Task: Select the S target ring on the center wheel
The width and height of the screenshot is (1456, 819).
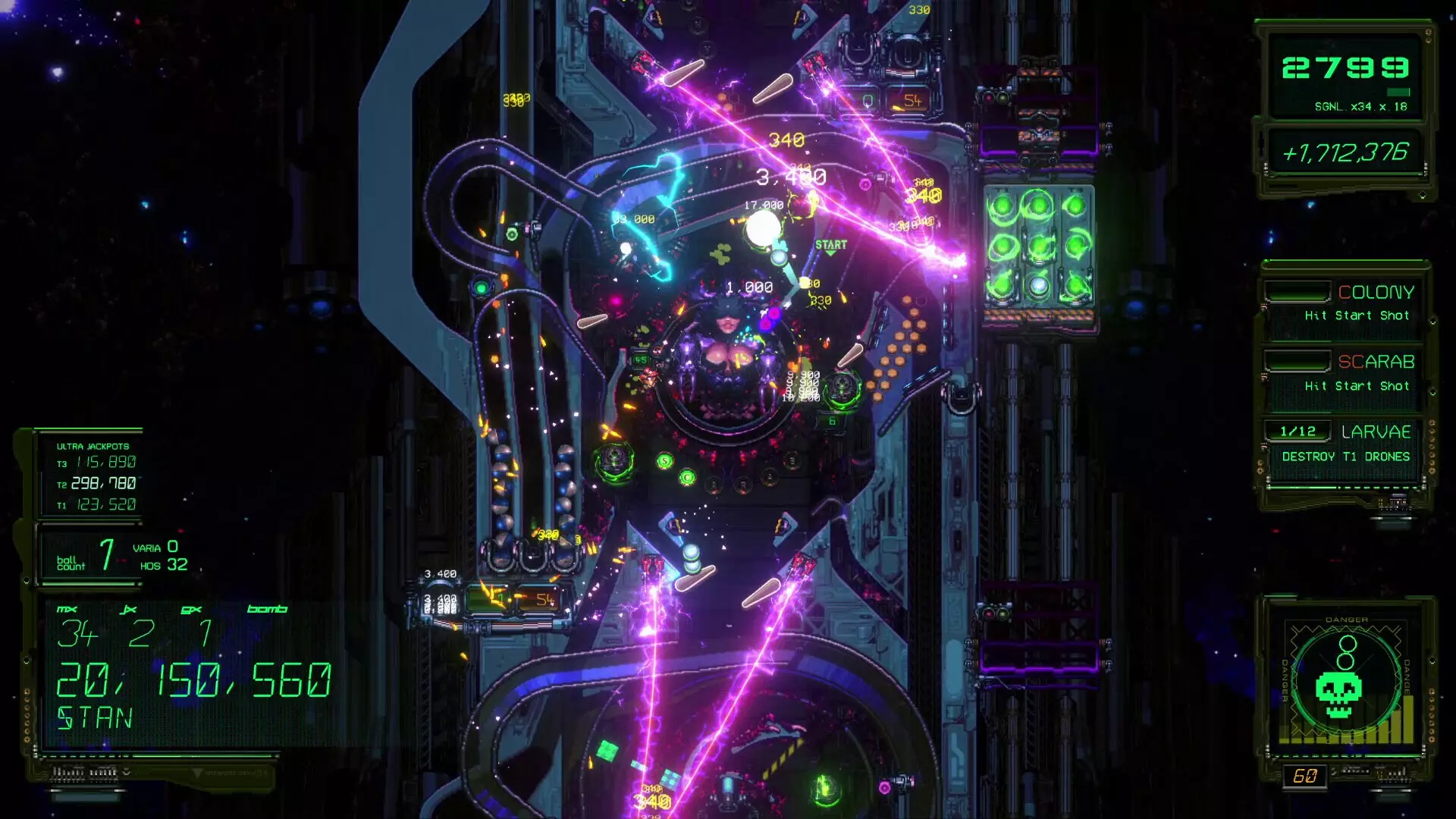Action: pos(664,461)
